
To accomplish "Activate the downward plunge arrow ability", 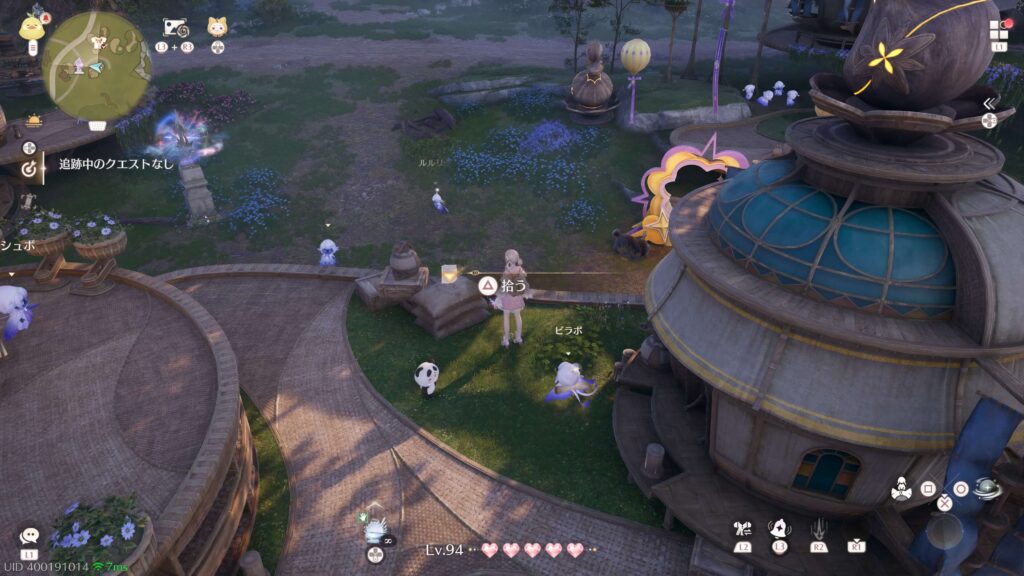I will point(819,529).
